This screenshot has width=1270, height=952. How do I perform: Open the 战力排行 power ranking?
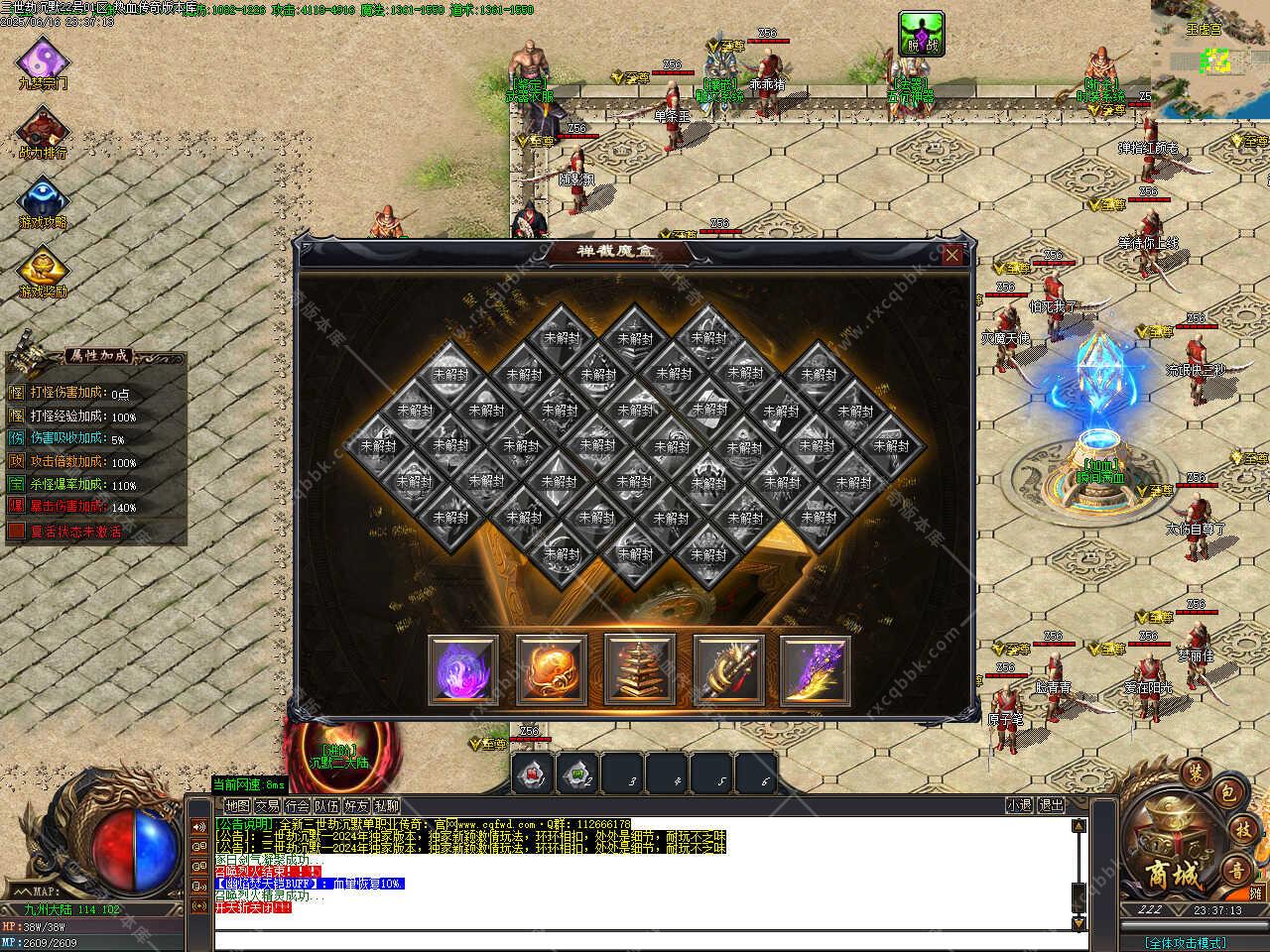(x=43, y=129)
